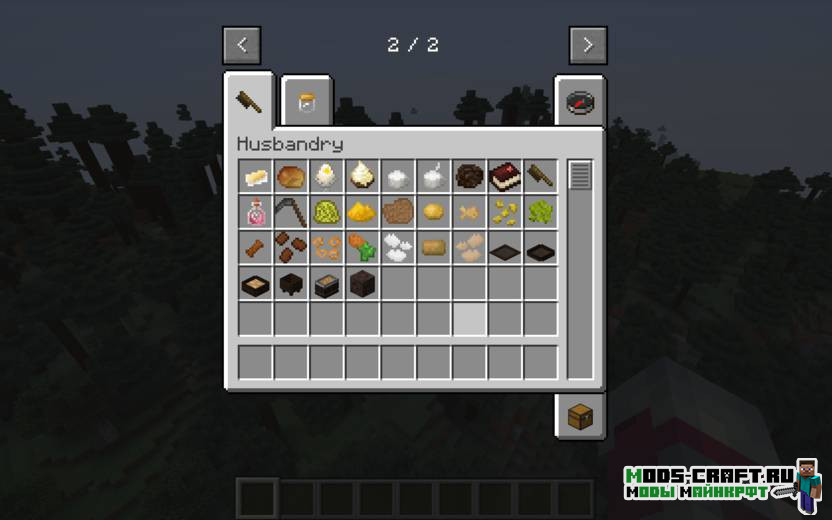Screen dimensions: 832x520
Task: Pick the green dough ball item
Action: [326, 212]
